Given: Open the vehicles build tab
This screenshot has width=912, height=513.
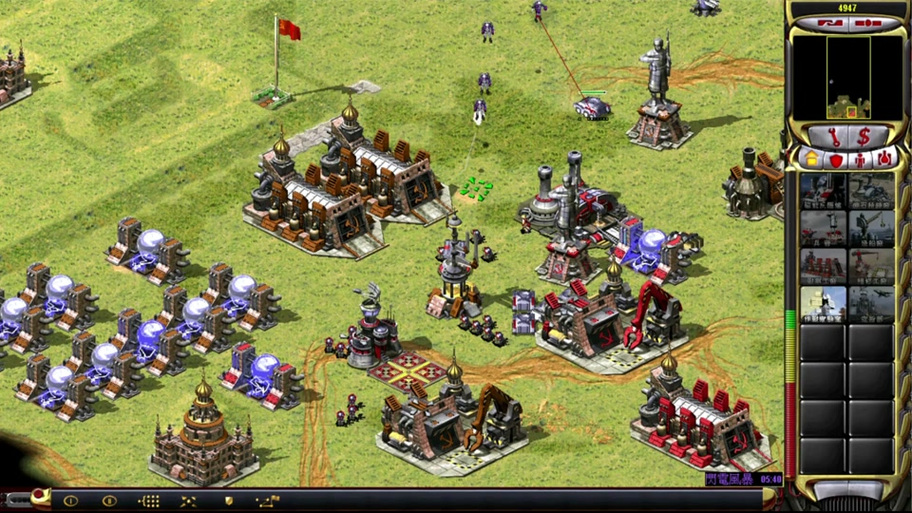Looking at the screenshot, I should pyautogui.click(x=885, y=158).
